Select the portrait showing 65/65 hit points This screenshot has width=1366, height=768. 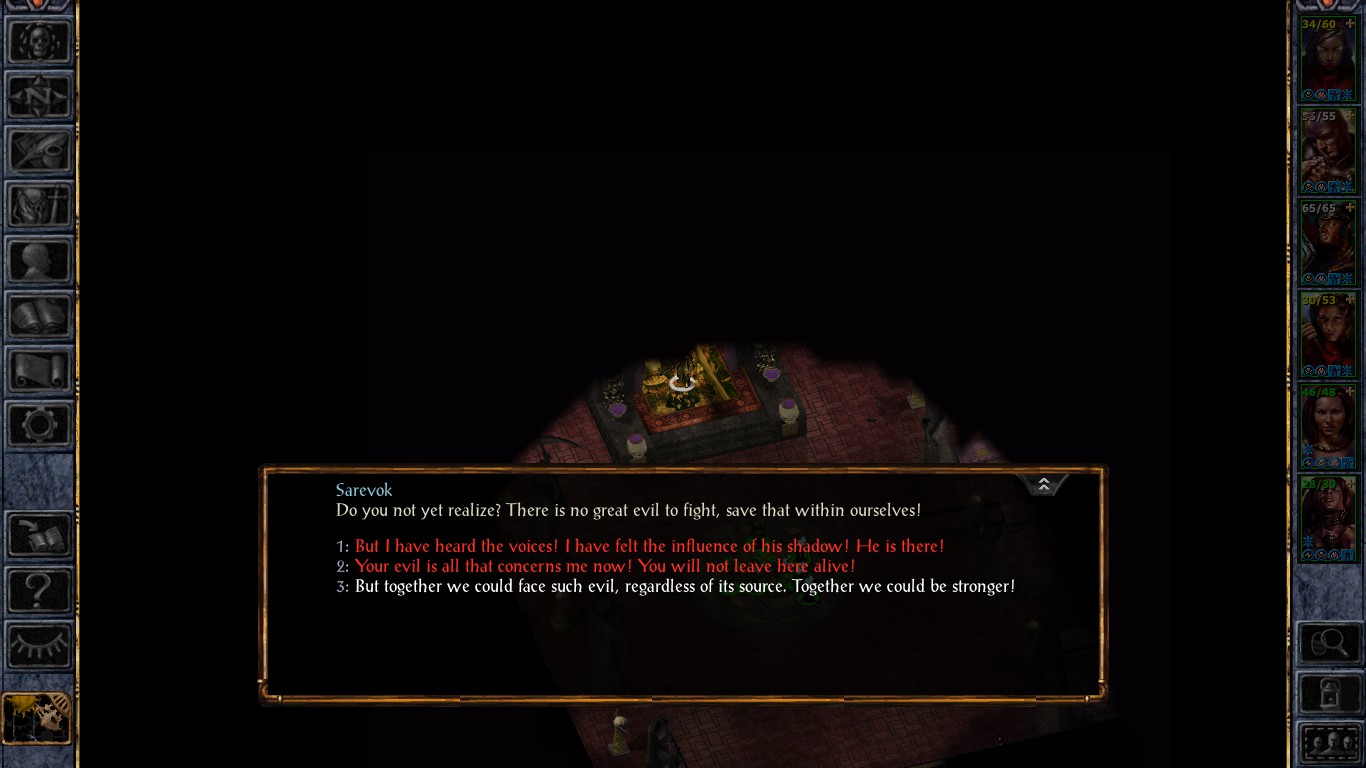(x=1327, y=243)
